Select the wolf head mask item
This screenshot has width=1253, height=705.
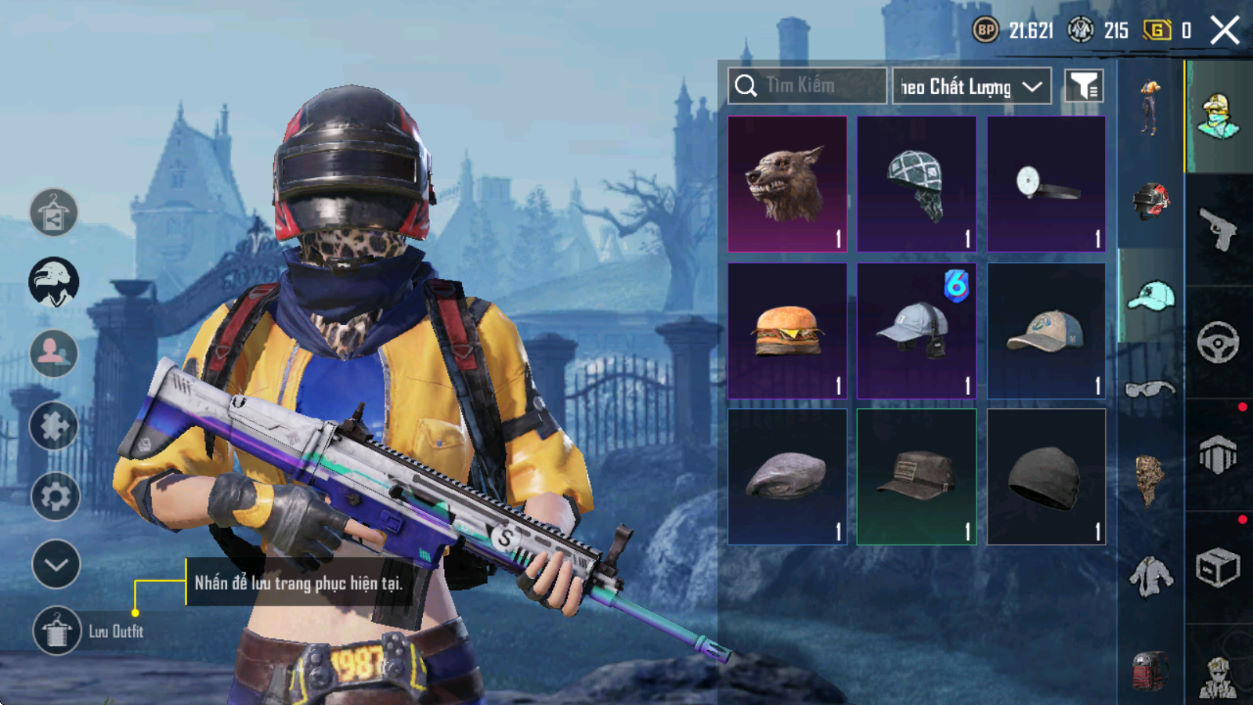pyautogui.click(x=787, y=184)
